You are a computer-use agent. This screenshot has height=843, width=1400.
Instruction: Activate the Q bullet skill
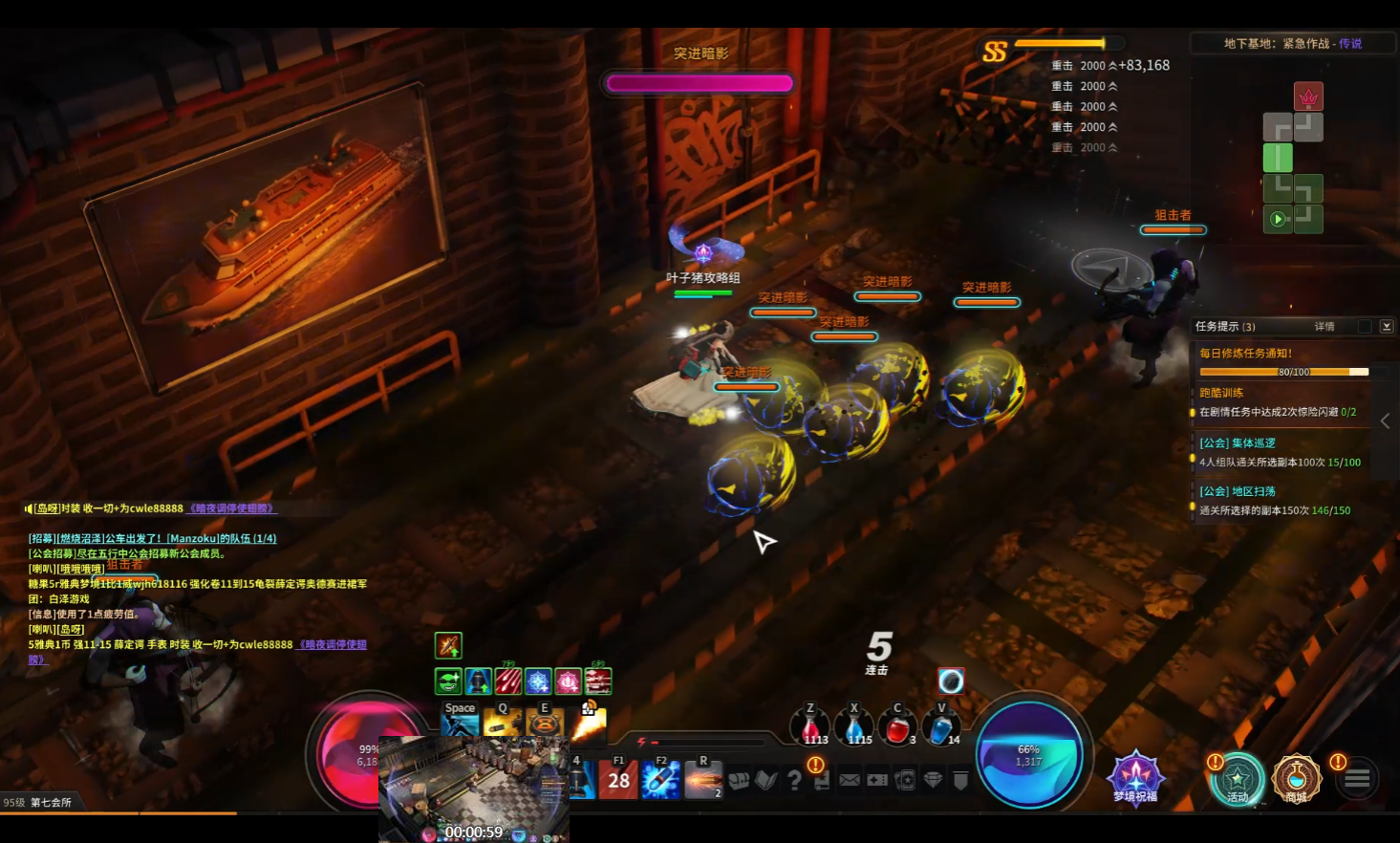(x=503, y=723)
